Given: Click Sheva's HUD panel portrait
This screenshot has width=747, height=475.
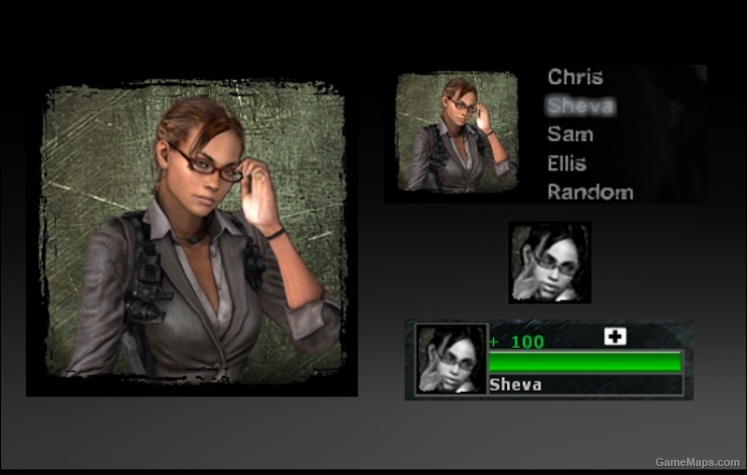Looking at the screenshot, I should click(451, 359).
